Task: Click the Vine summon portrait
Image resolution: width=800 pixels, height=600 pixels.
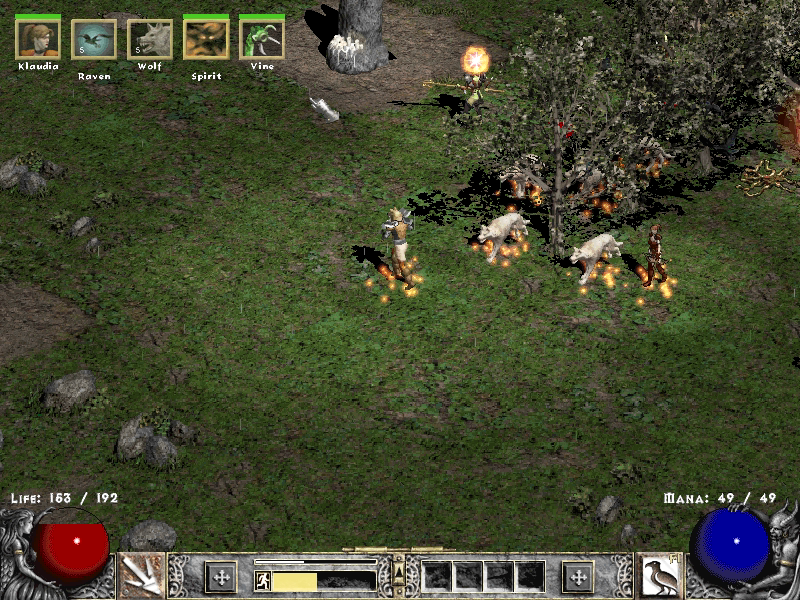Action: [261, 40]
